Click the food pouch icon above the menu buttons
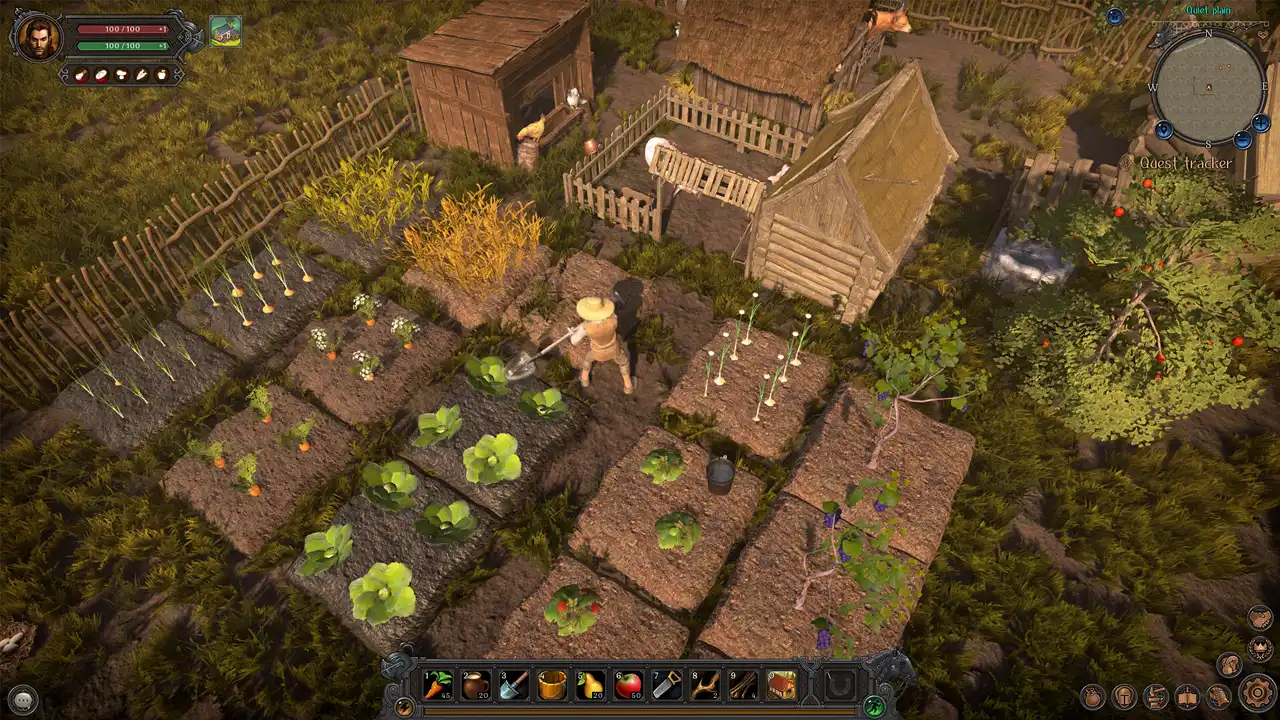This screenshot has width=1280, height=720. pos(1230,666)
